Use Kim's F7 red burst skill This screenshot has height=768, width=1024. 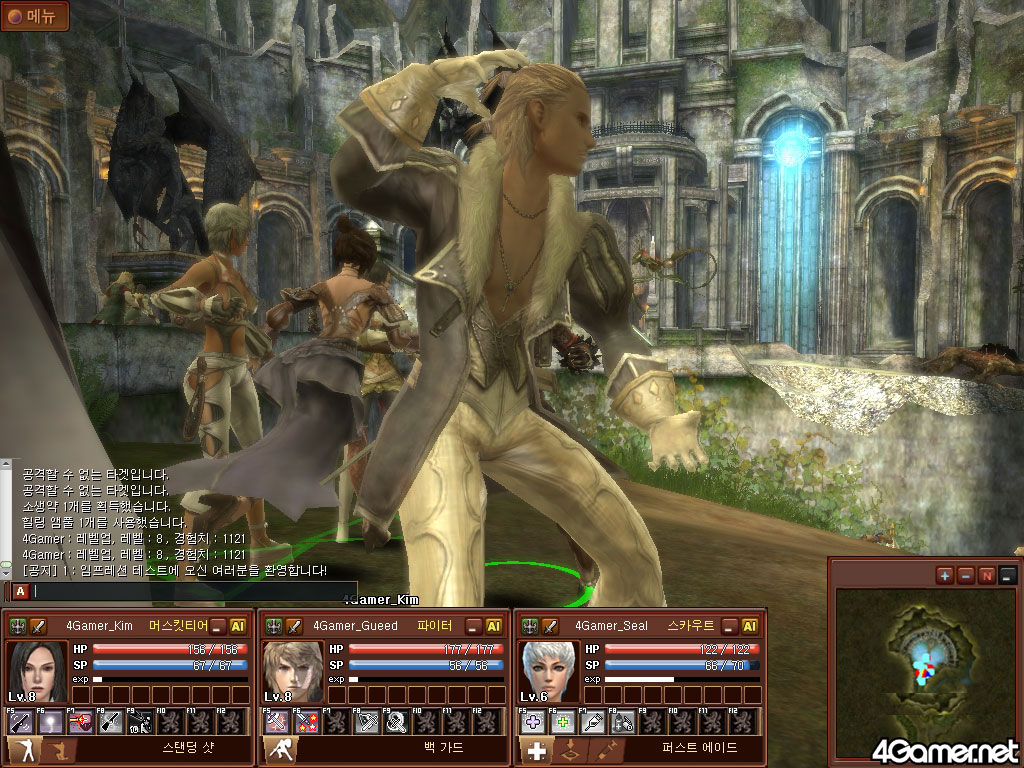(79, 721)
